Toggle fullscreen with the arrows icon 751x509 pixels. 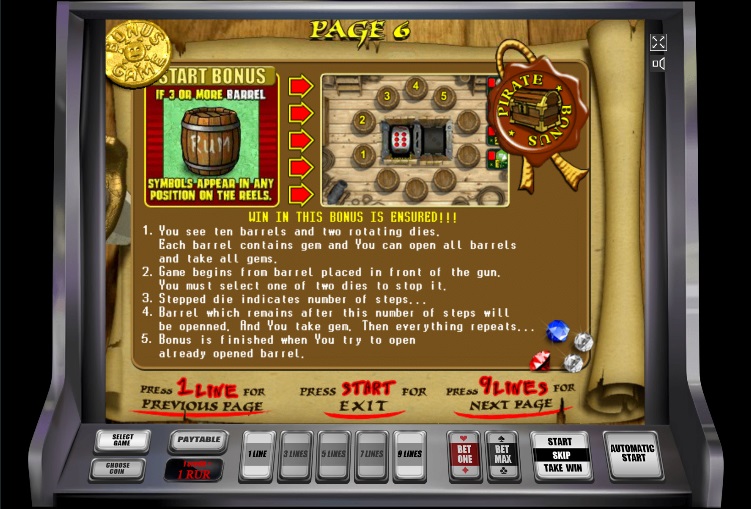pyautogui.click(x=658, y=42)
